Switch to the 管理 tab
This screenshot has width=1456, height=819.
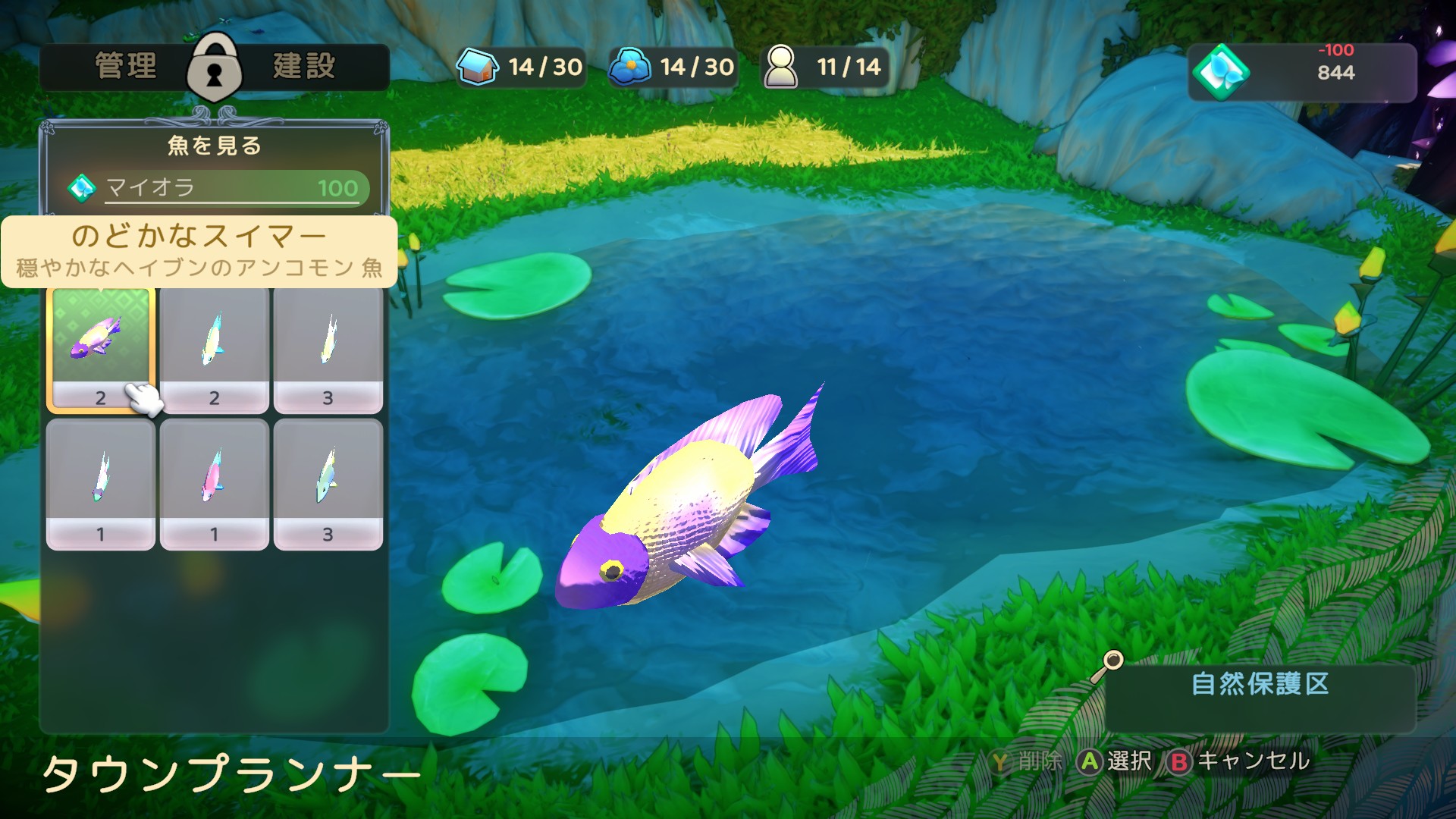(126, 67)
